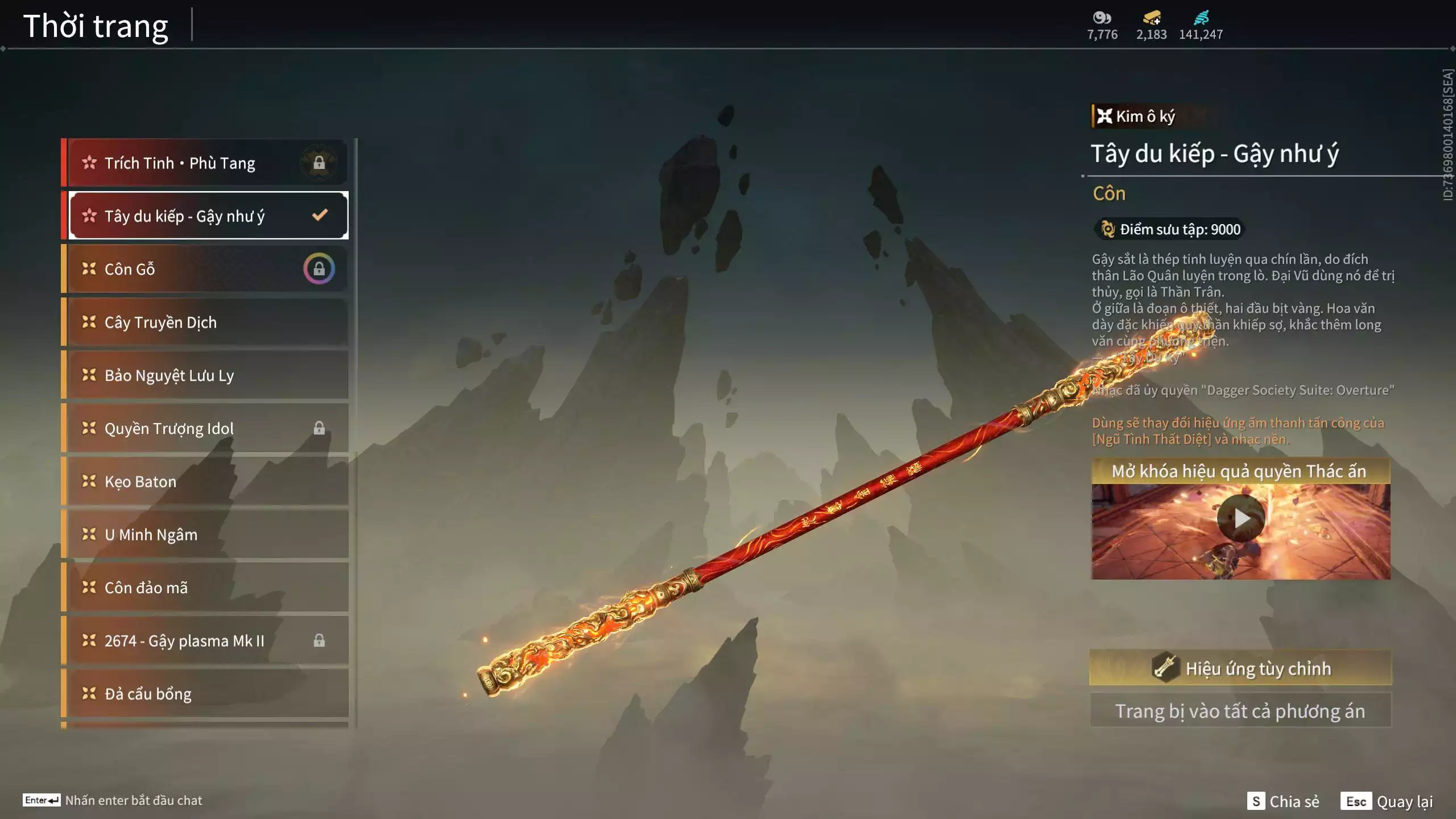This screenshot has width=1456, height=819.
Task: Click the Chia sẻ share button
Action: (1283, 801)
